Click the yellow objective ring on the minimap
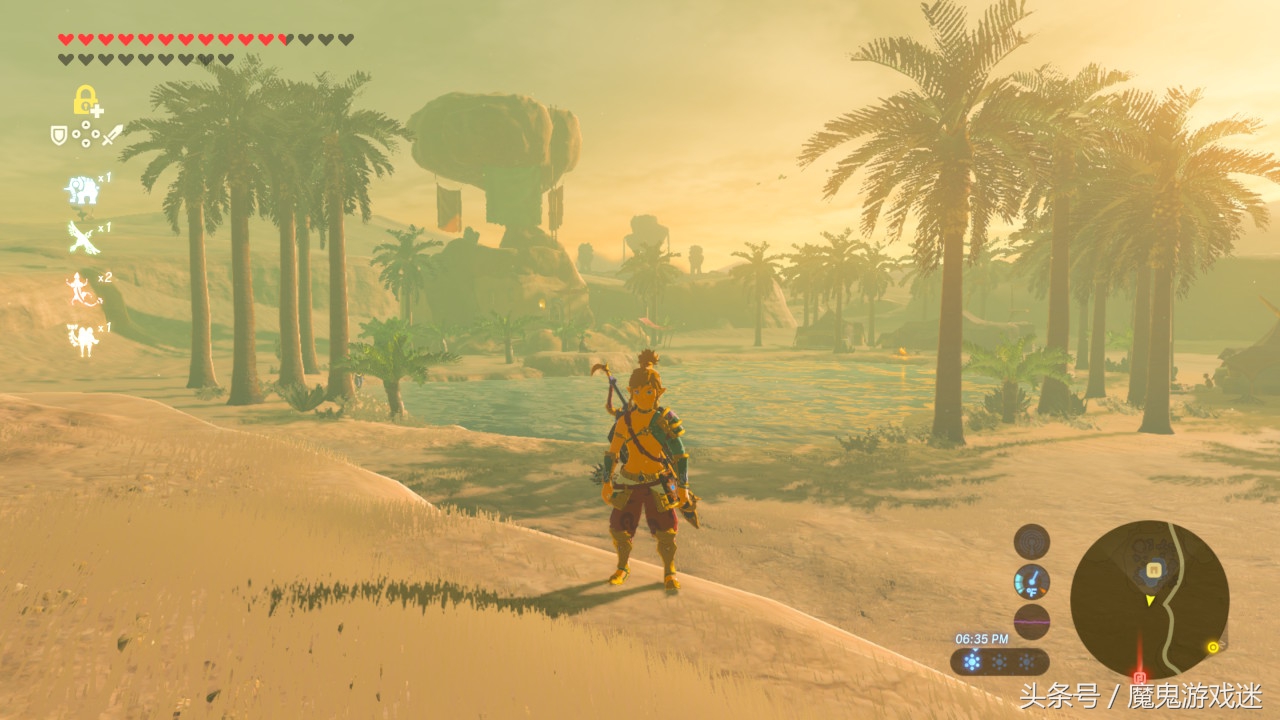The height and width of the screenshot is (720, 1280). 1213,647
